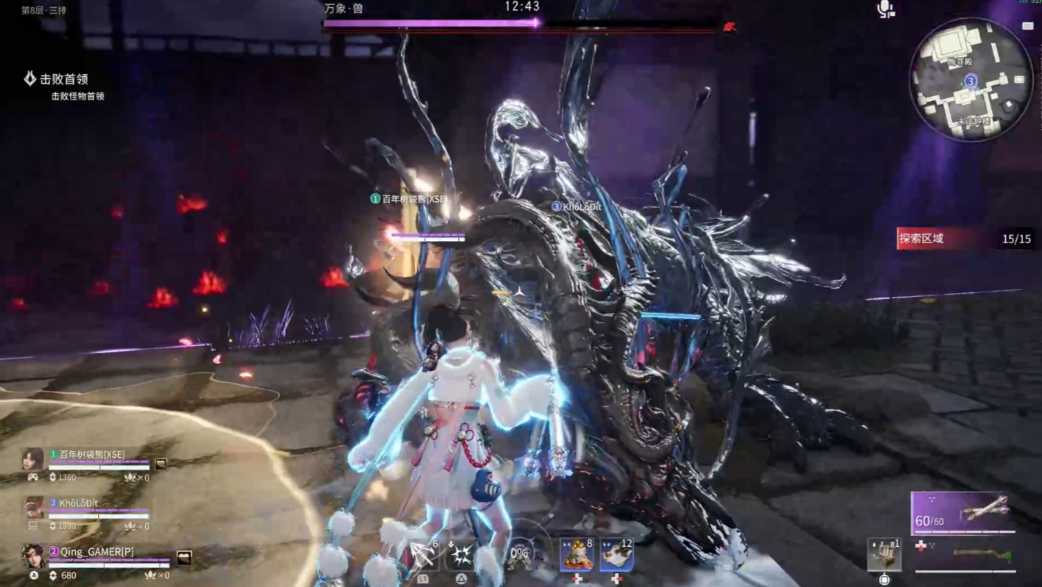Select the first teammate's portrait tagged [XSE]
1042x587 pixels.
[33, 459]
